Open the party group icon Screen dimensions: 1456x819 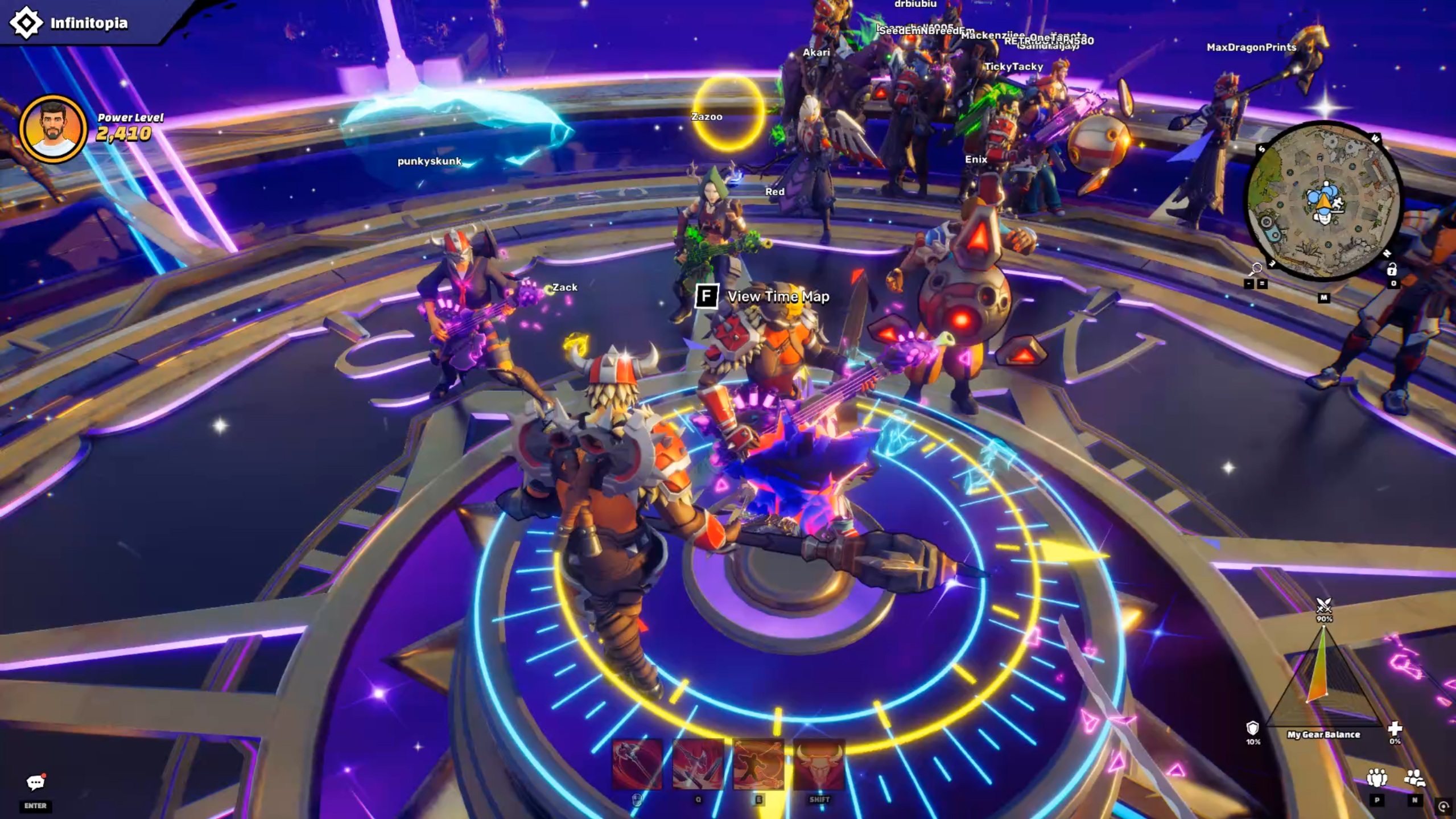click(x=1376, y=778)
